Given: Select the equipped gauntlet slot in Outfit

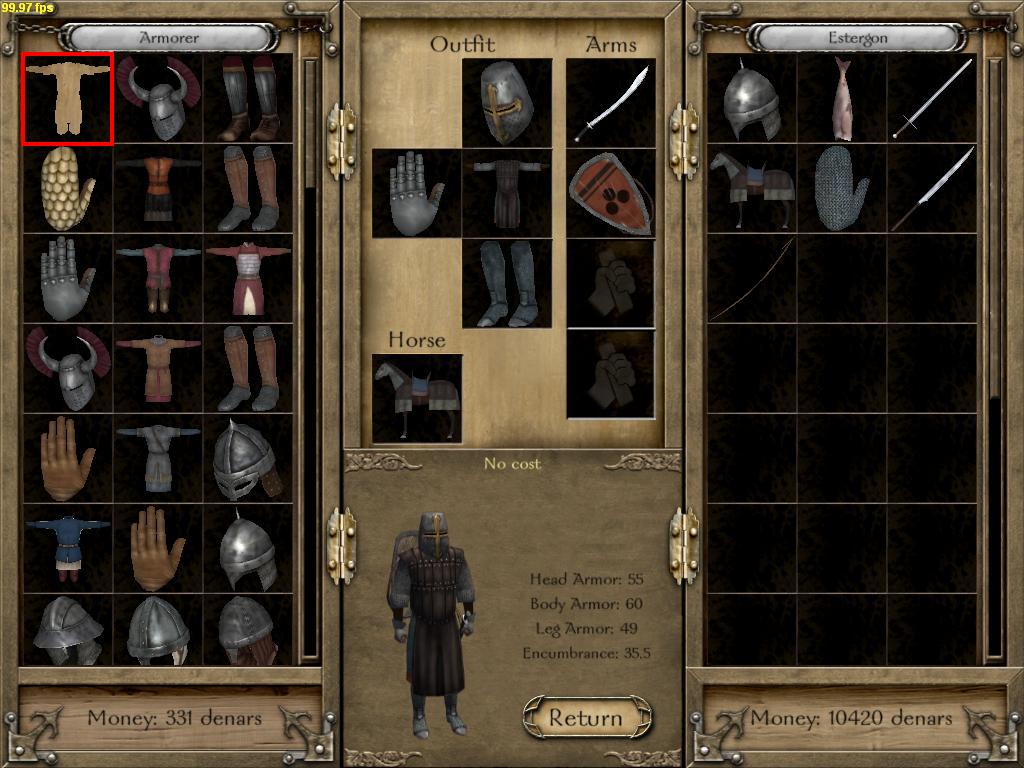Looking at the screenshot, I should point(417,193).
